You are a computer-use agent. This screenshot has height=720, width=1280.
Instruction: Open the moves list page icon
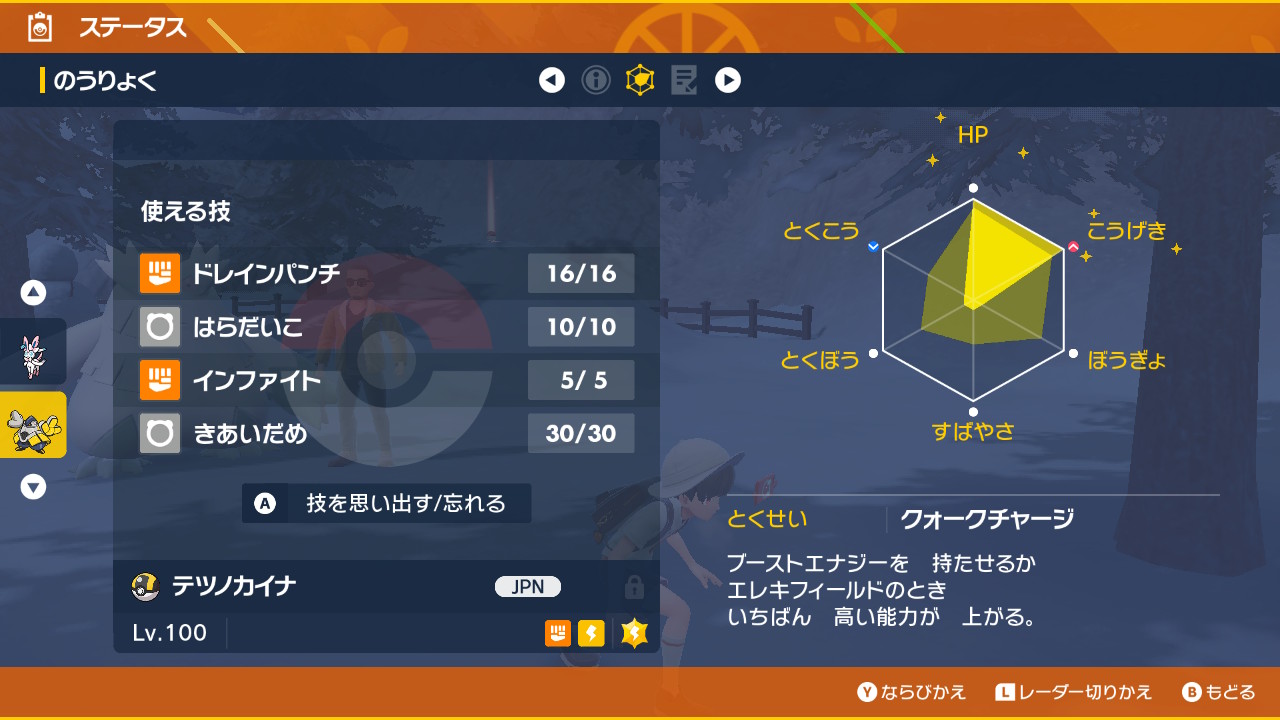tap(684, 80)
